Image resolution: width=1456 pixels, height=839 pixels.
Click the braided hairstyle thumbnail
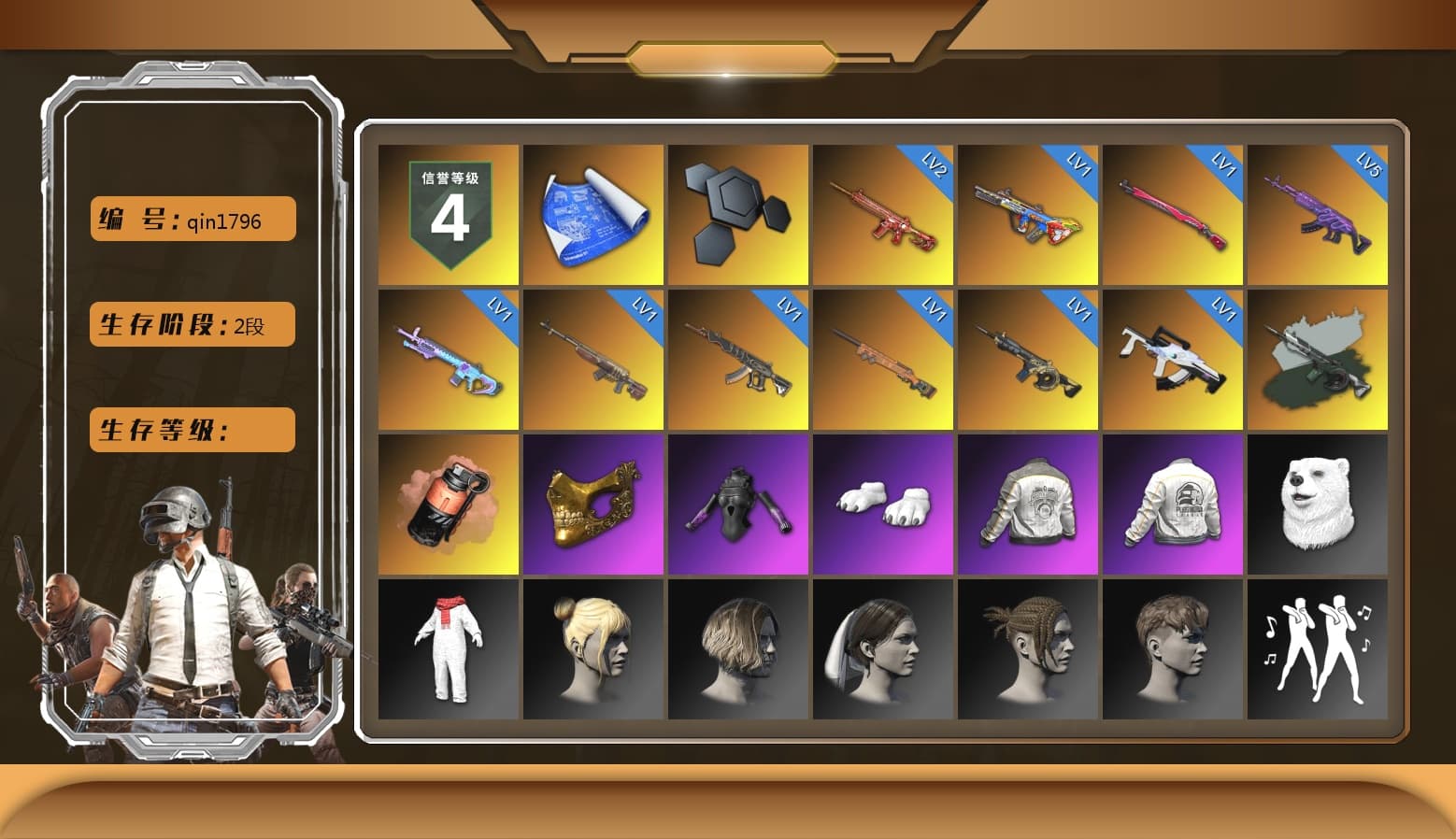(1028, 649)
